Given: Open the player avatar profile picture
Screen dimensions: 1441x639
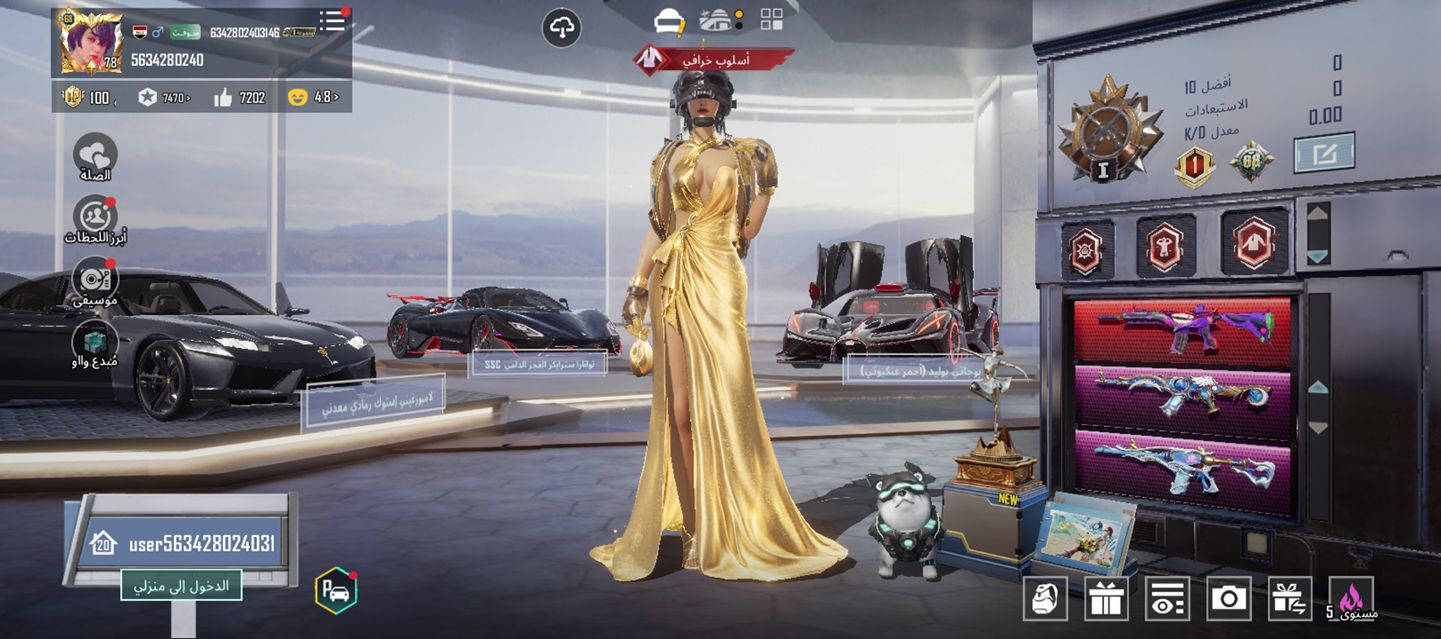Looking at the screenshot, I should (x=90, y=42).
